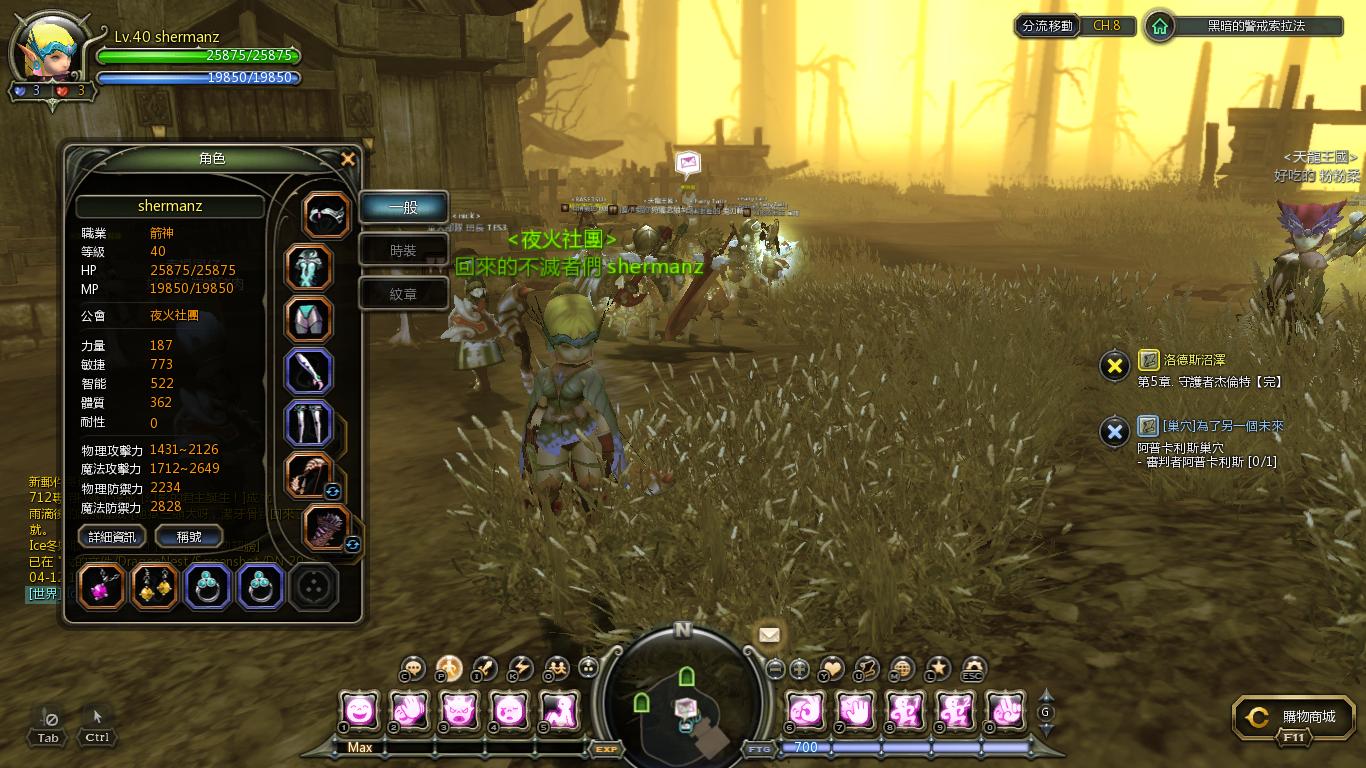Use the smiling face emote
This screenshot has height=768, width=1366.
click(x=360, y=711)
